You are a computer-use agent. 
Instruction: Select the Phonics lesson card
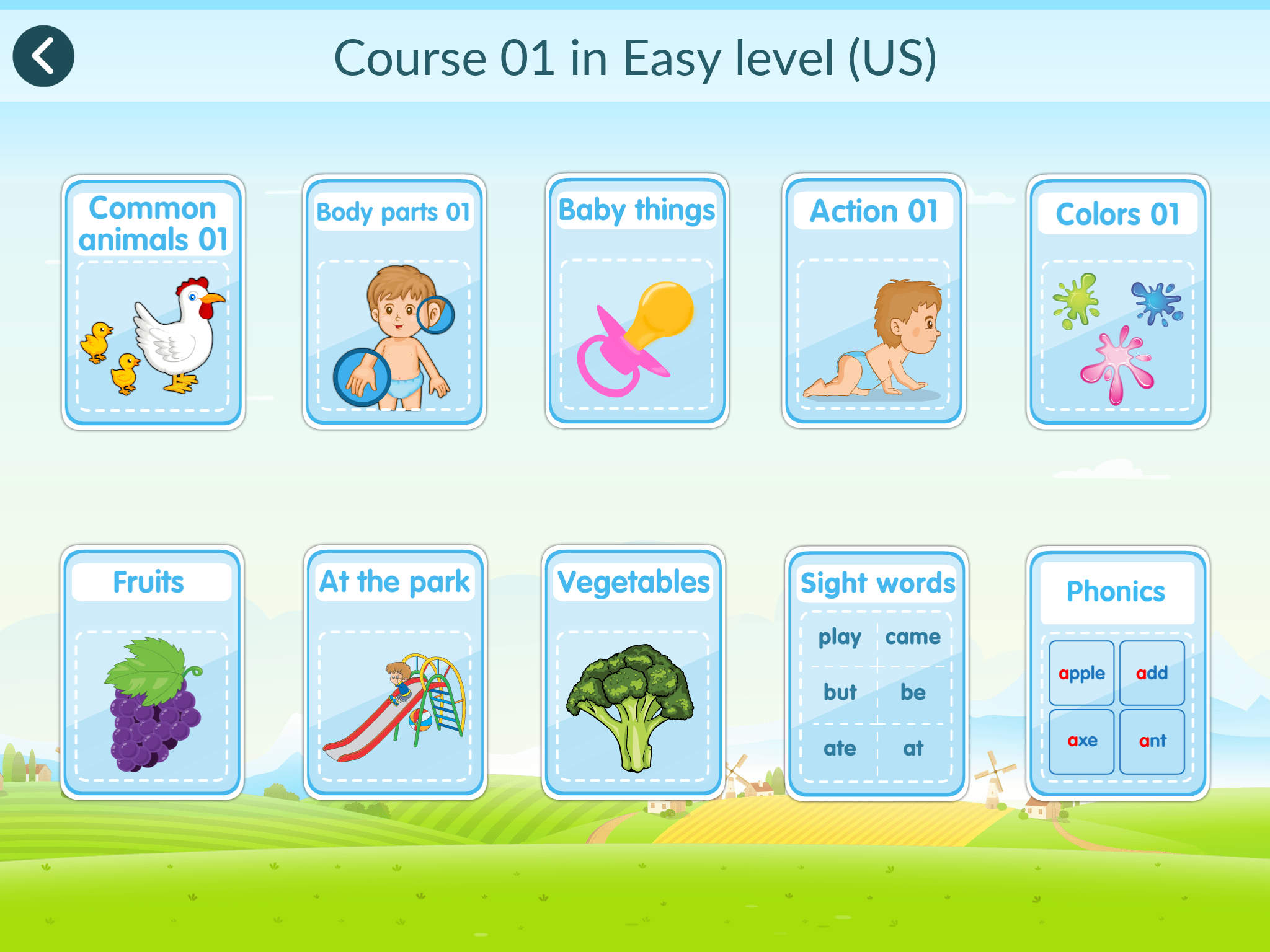1117,674
